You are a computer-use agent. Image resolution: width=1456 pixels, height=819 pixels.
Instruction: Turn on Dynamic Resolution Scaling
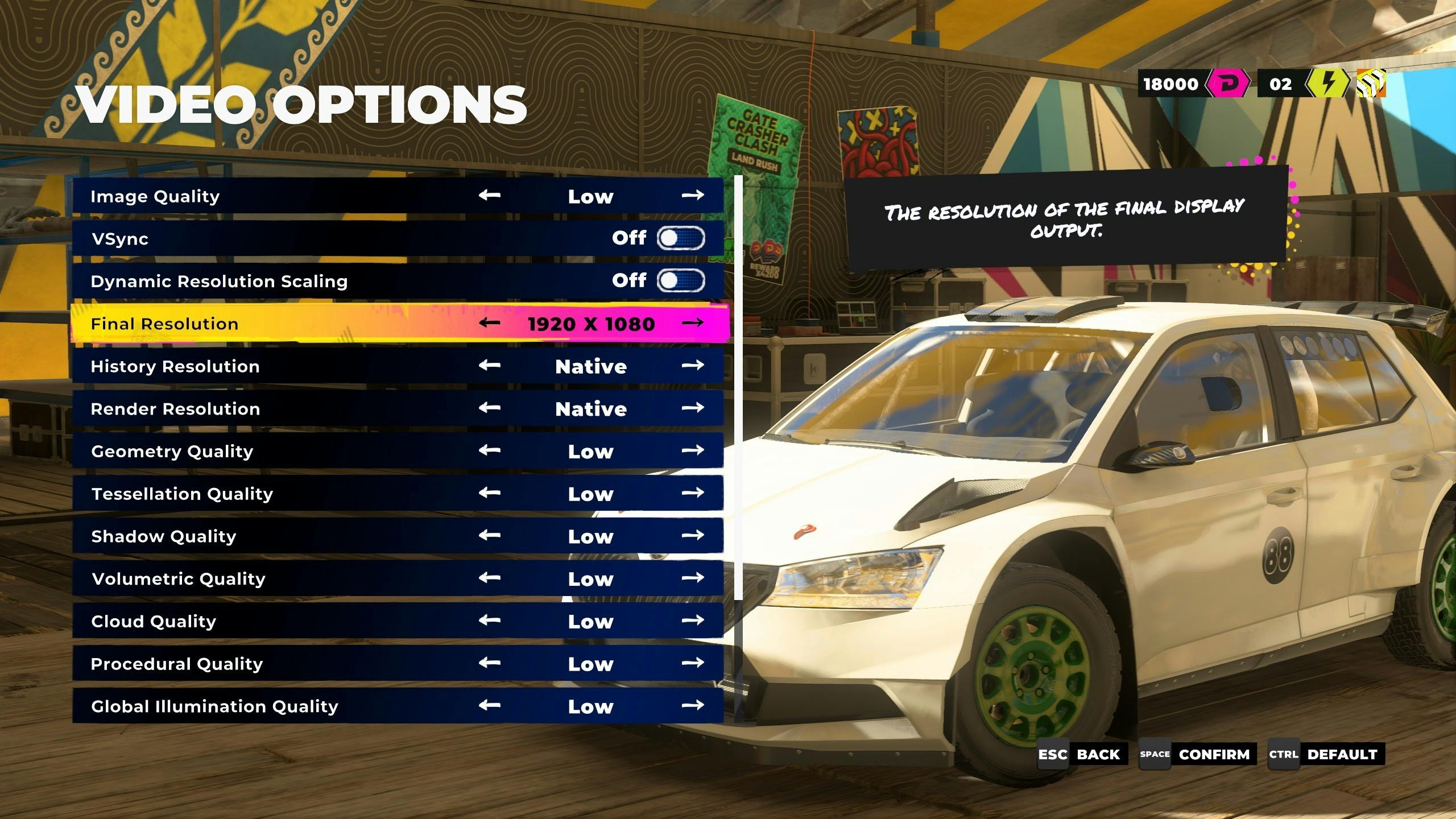[680, 280]
